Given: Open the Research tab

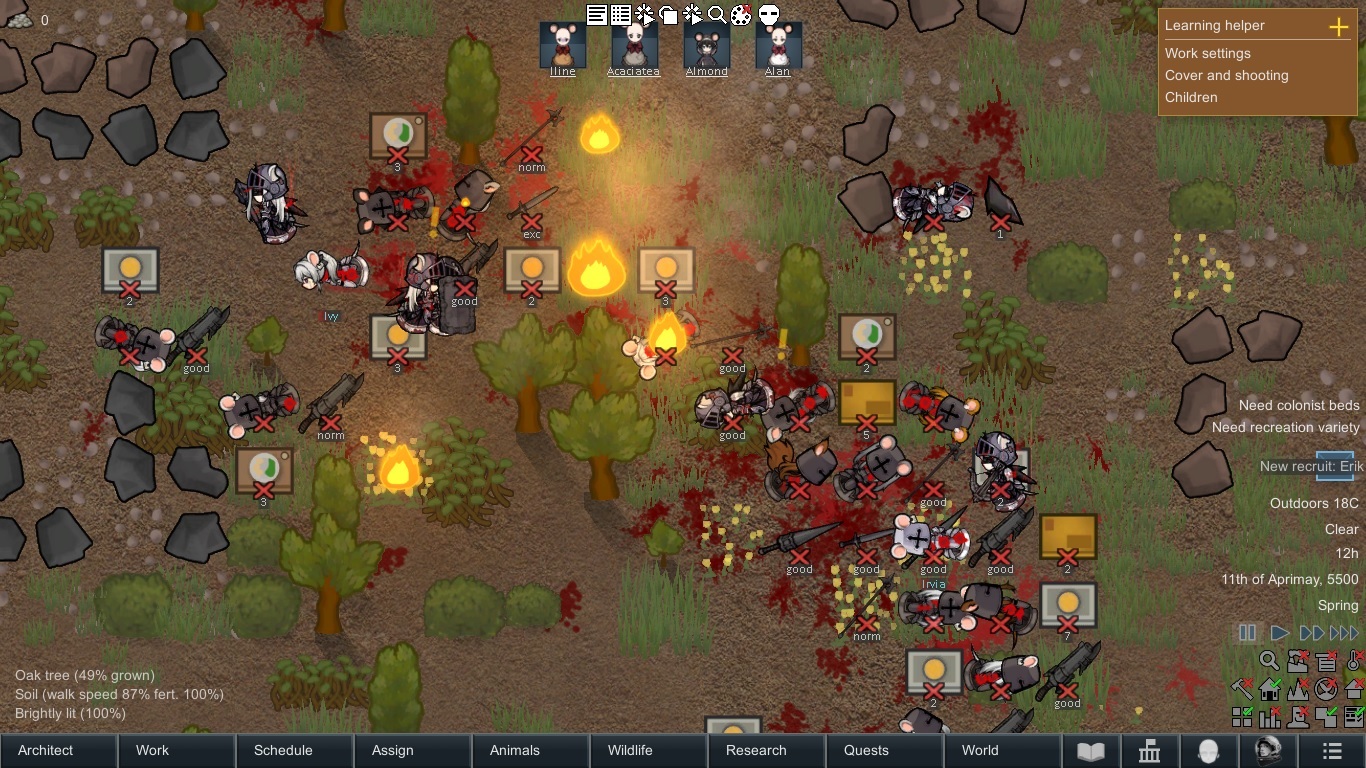Looking at the screenshot, I should coord(756,750).
